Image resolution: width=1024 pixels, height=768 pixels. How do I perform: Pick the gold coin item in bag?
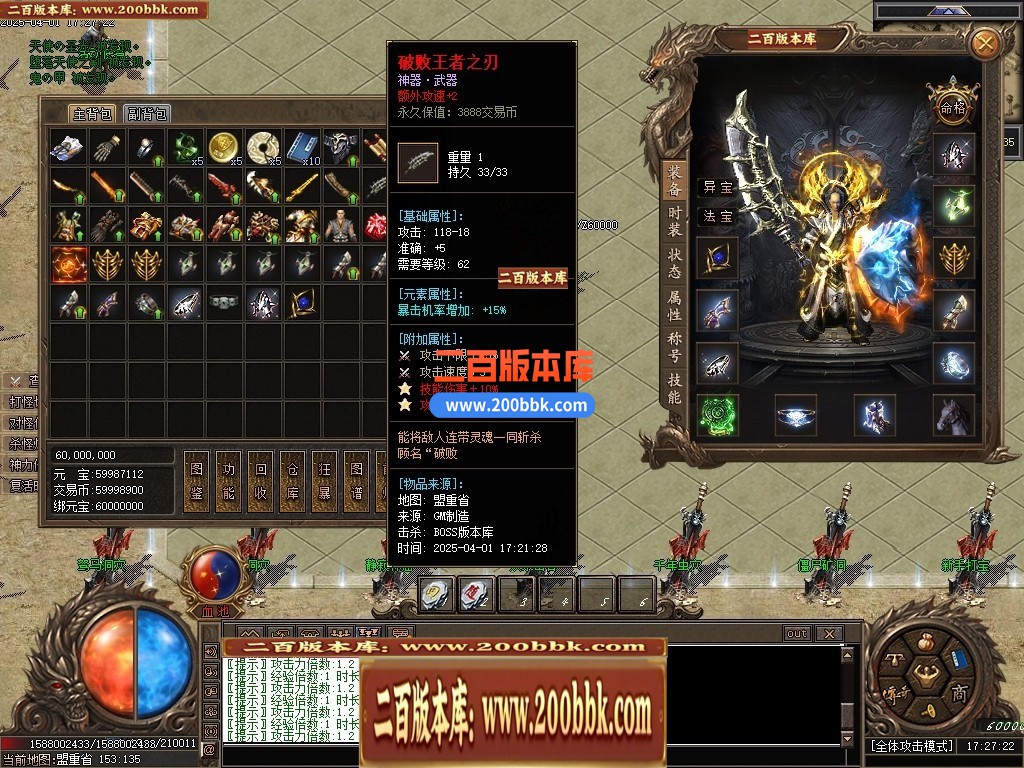(223, 147)
